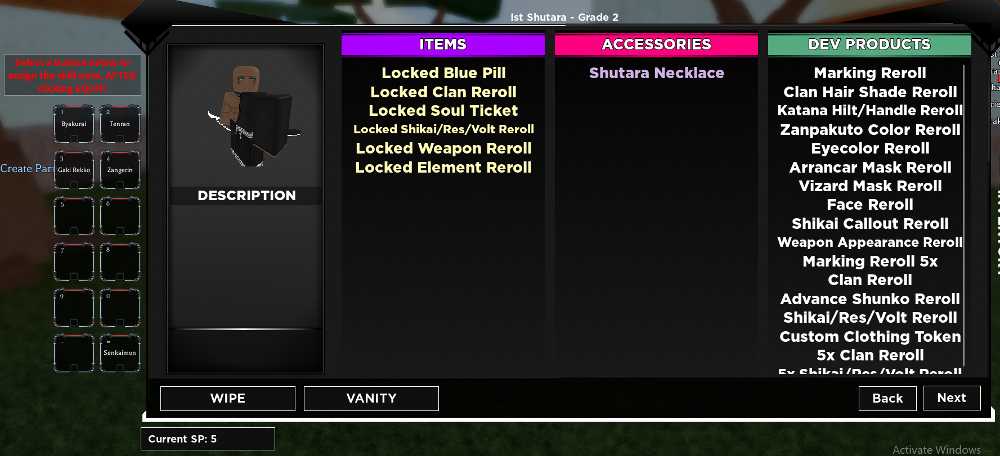
Task: Click the Sankaimun skill slot
Action: 120,353
